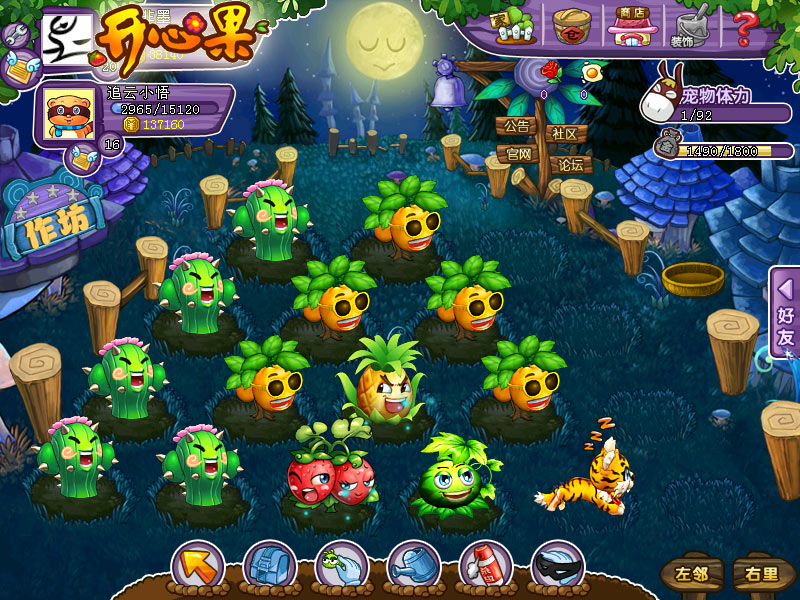The height and width of the screenshot is (600, 800).
Task: Expand the 好友 friends side tab
Action: pyautogui.click(x=785, y=312)
